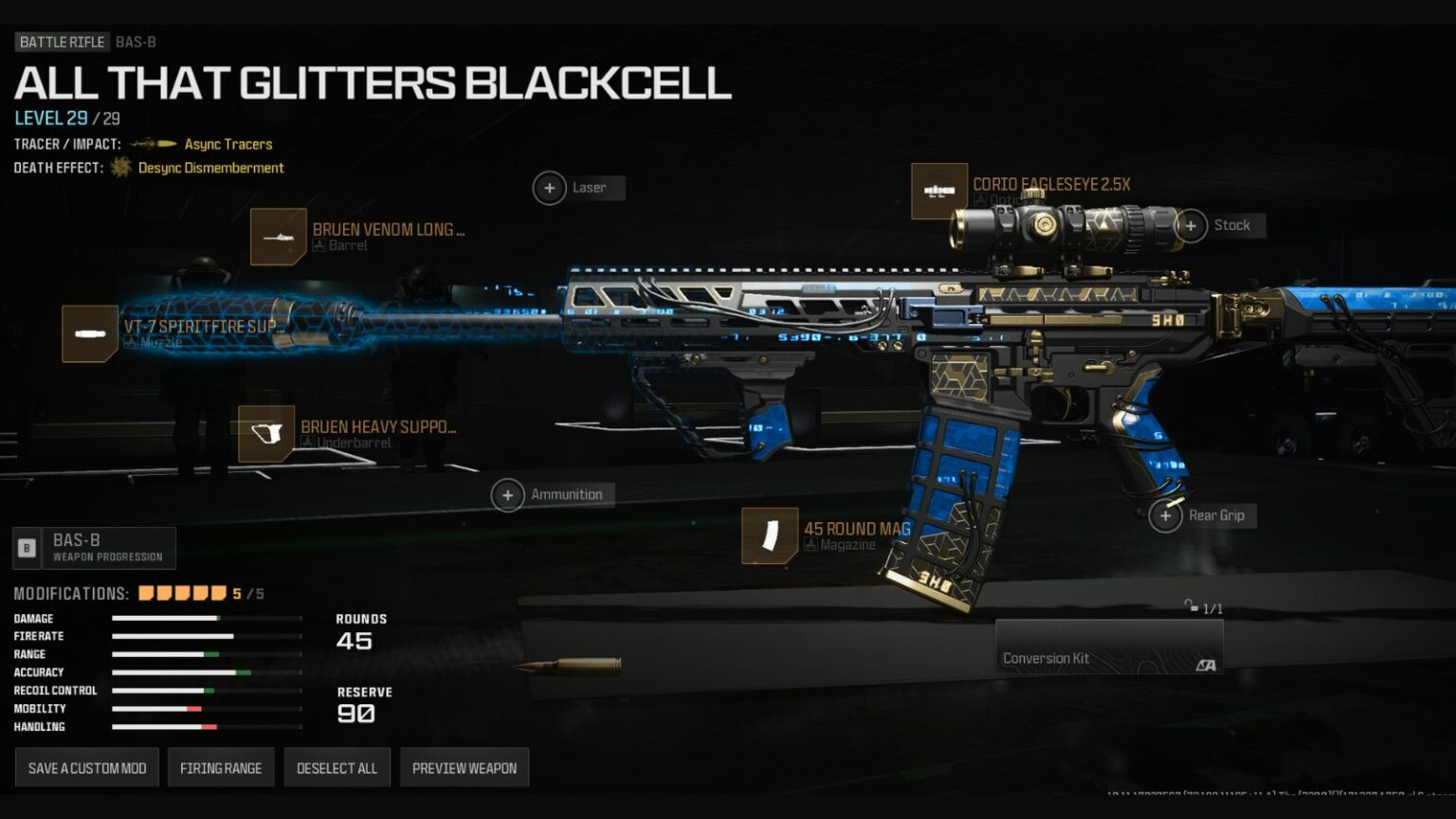
Task: Select the Bruen Heavy Support underbarrel icon
Action: click(266, 433)
